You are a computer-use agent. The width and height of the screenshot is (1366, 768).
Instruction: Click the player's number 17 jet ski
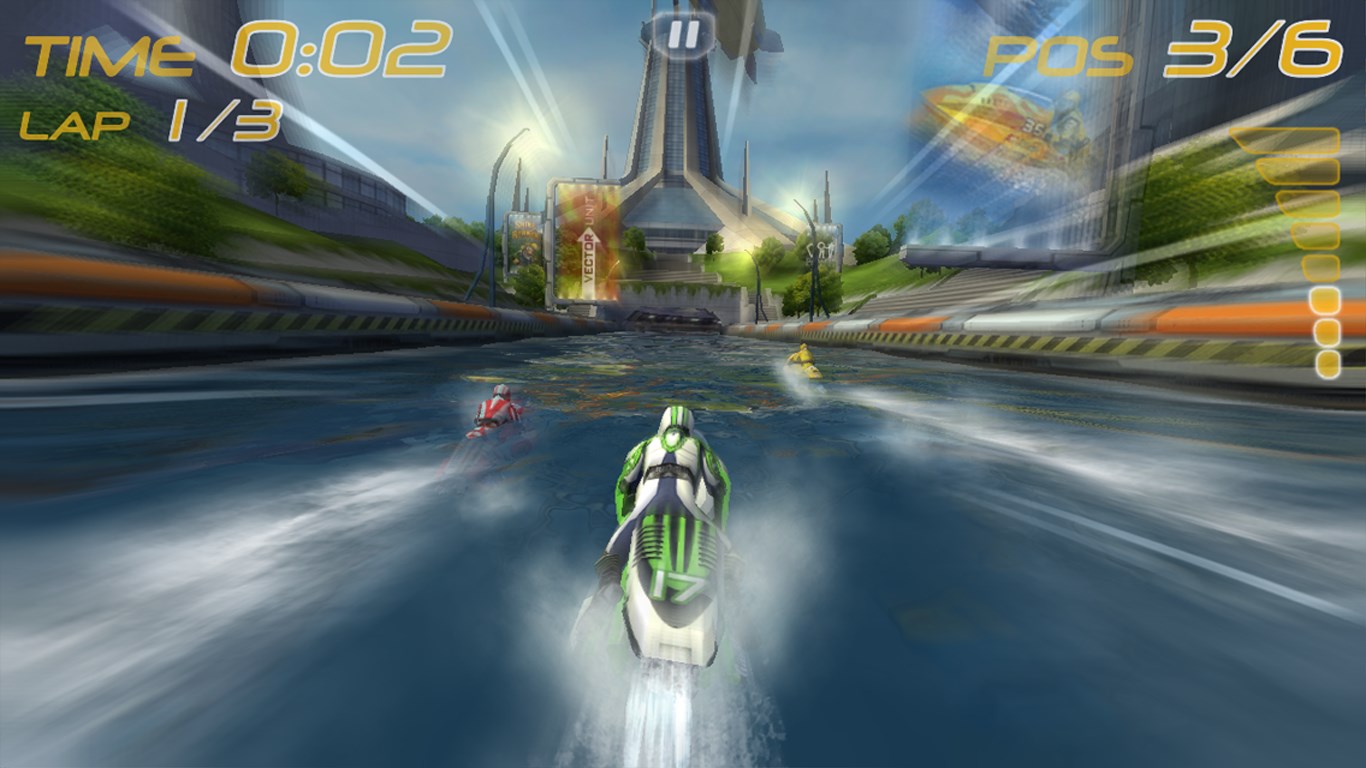point(672,540)
